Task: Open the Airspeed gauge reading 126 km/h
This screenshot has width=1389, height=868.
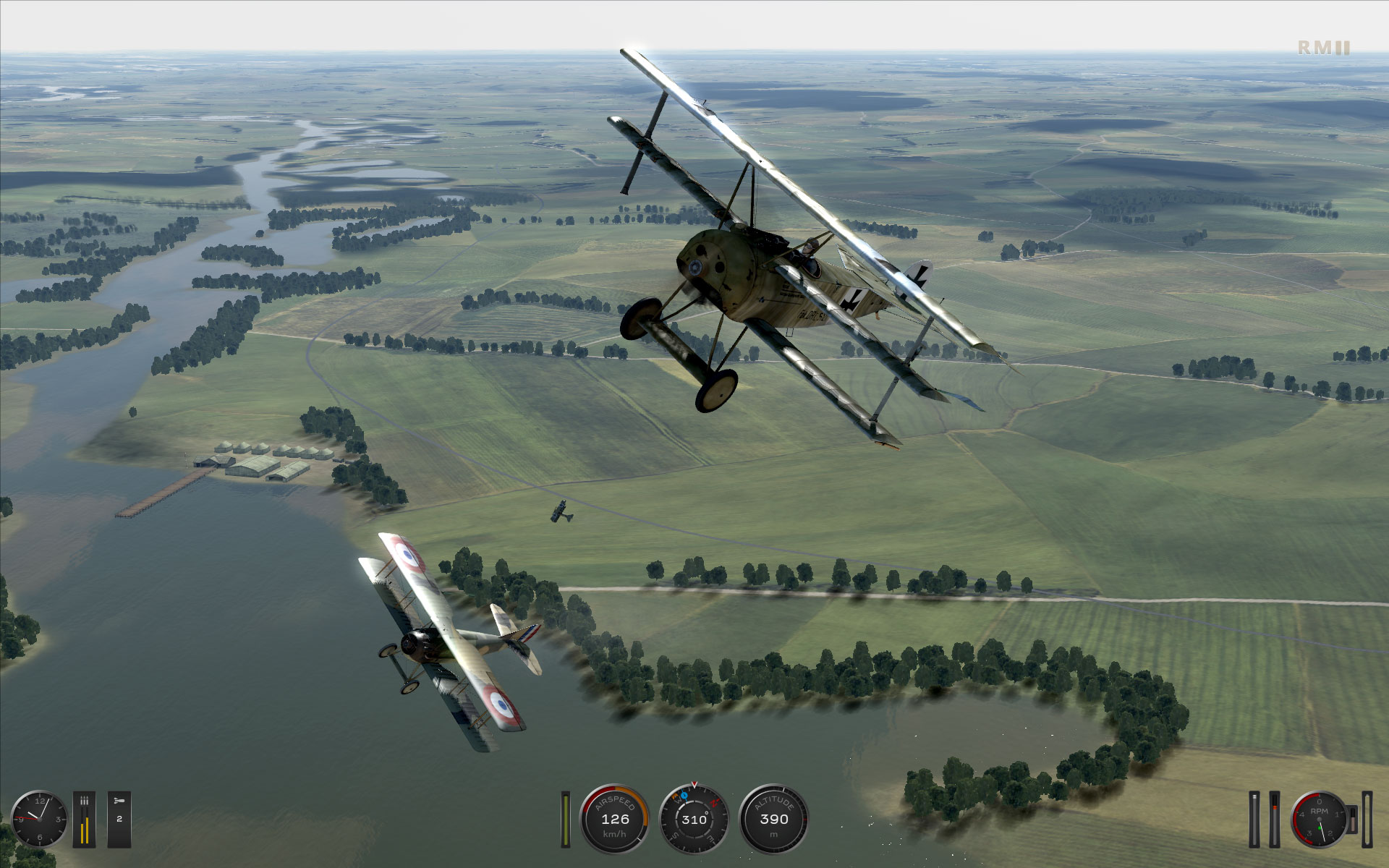Action: click(x=616, y=820)
